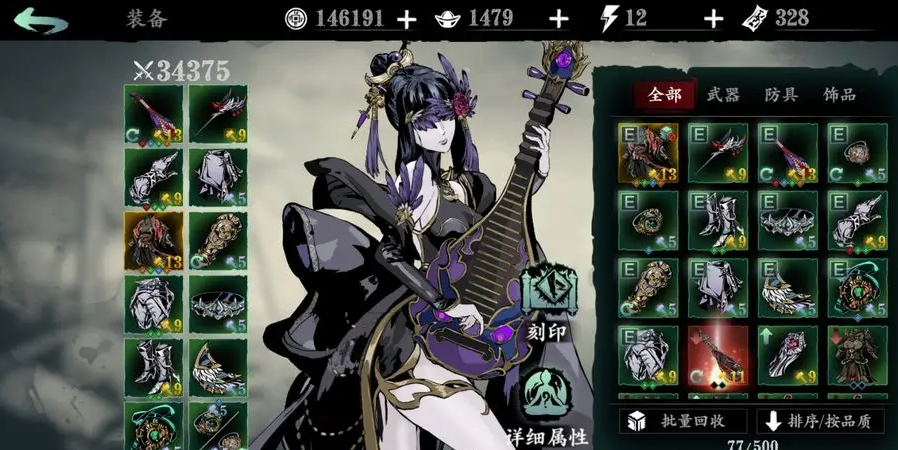Go back using the arrow button
The width and height of the screenshot is (898, 450).
click(40, 20)
